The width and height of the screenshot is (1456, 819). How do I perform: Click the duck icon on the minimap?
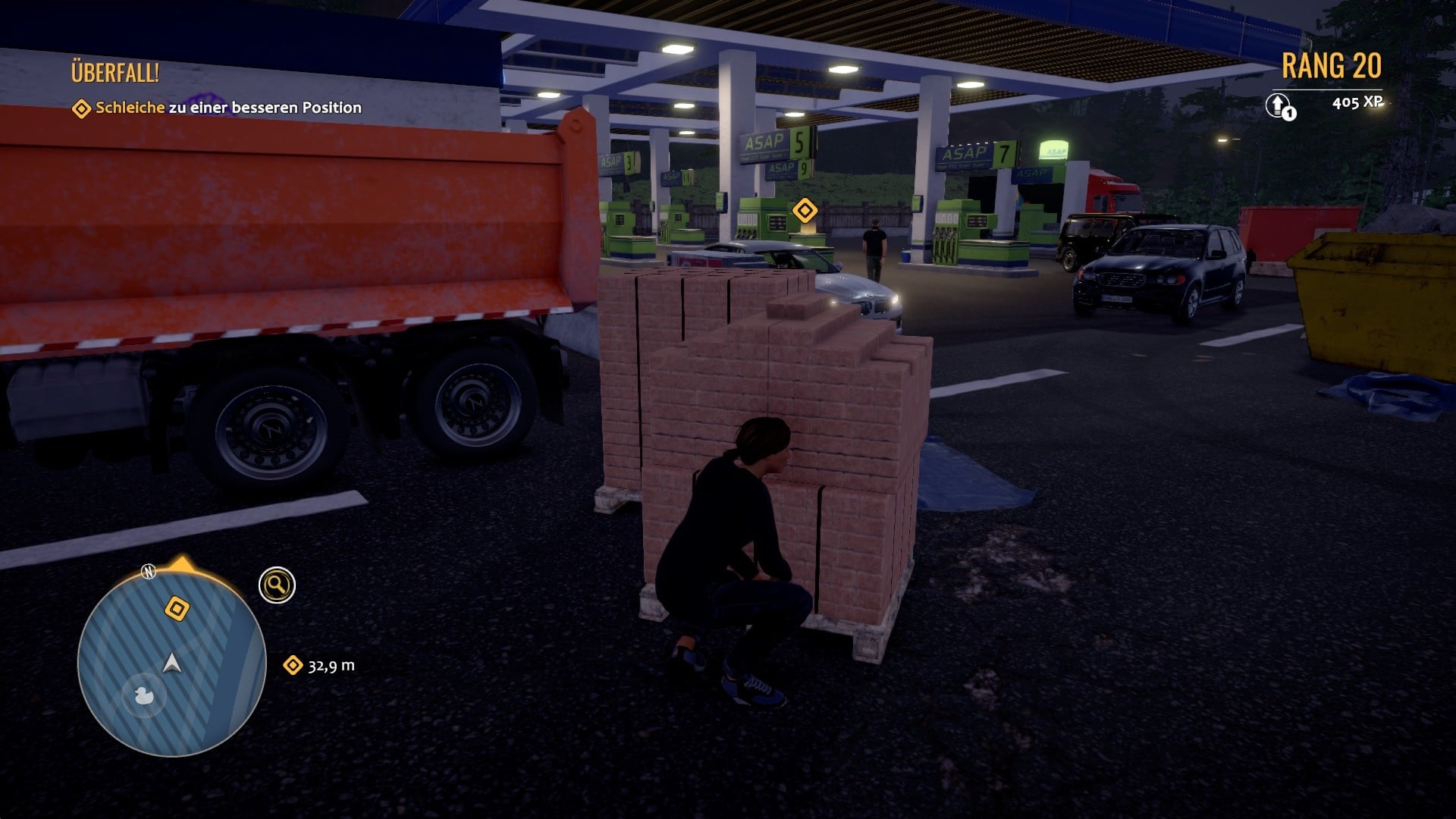click(x=141, y=694)
